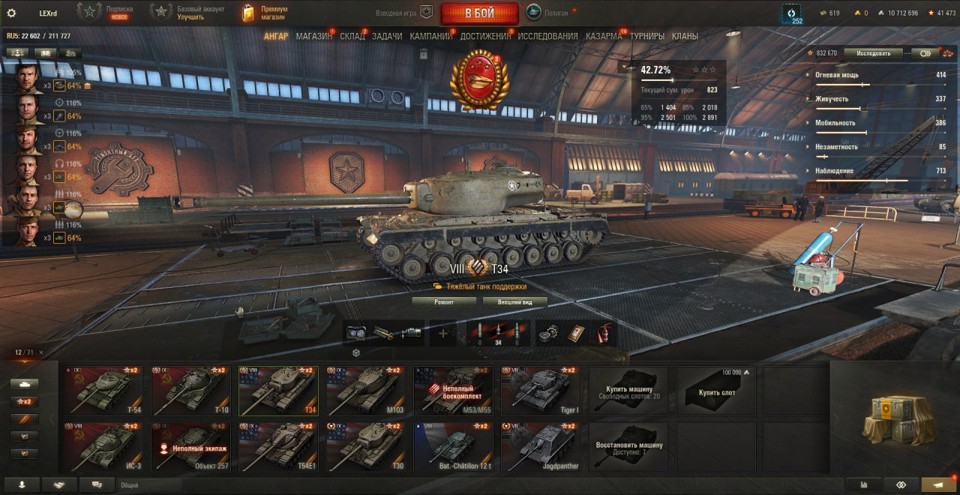Screen dimensions: 960x495
Task: Go to the КАЗАРМА tab
Action: click(x=604, y=36)
